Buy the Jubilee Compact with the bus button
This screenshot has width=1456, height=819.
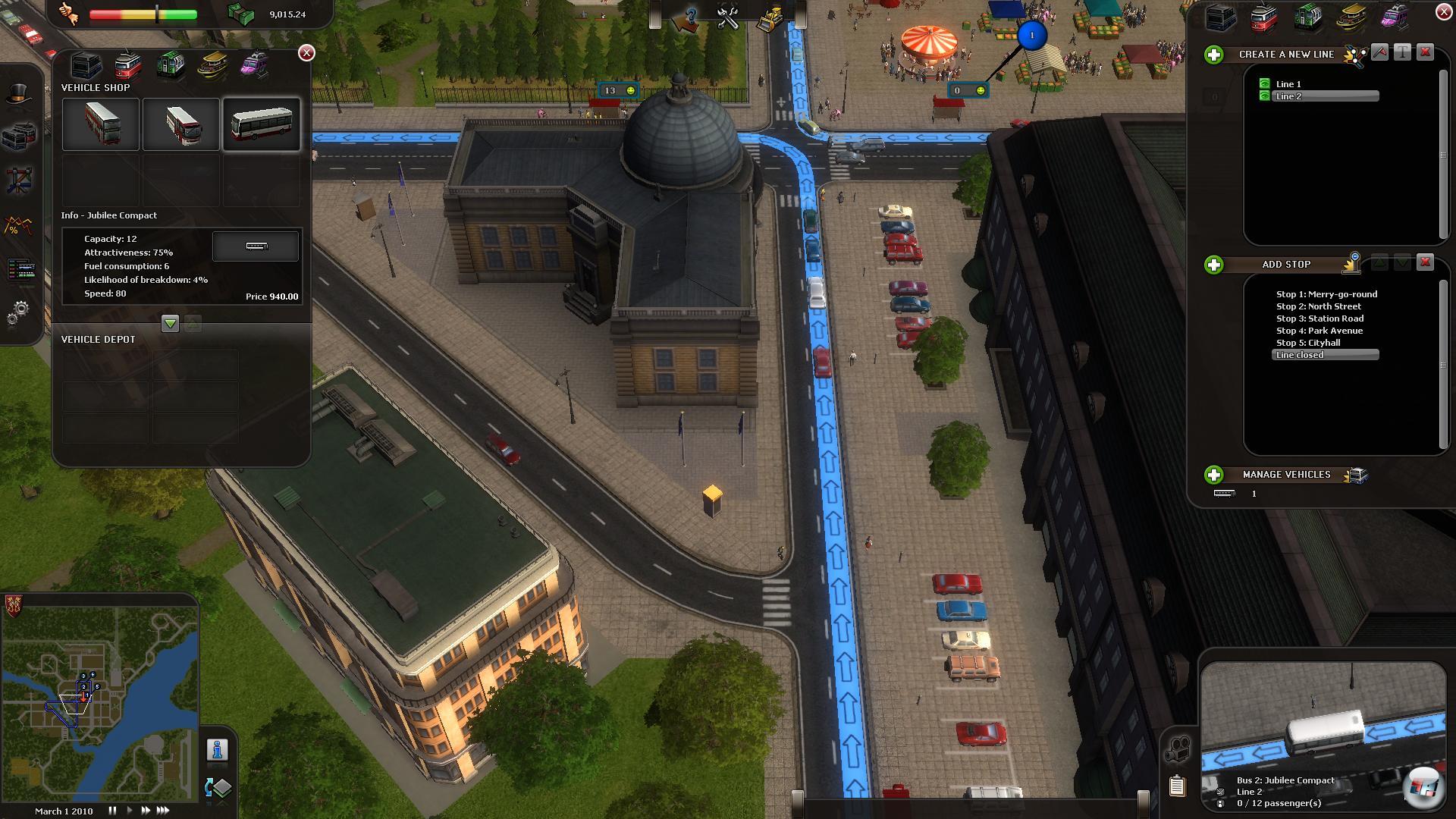pyautogui.click(x=256, y=246)
